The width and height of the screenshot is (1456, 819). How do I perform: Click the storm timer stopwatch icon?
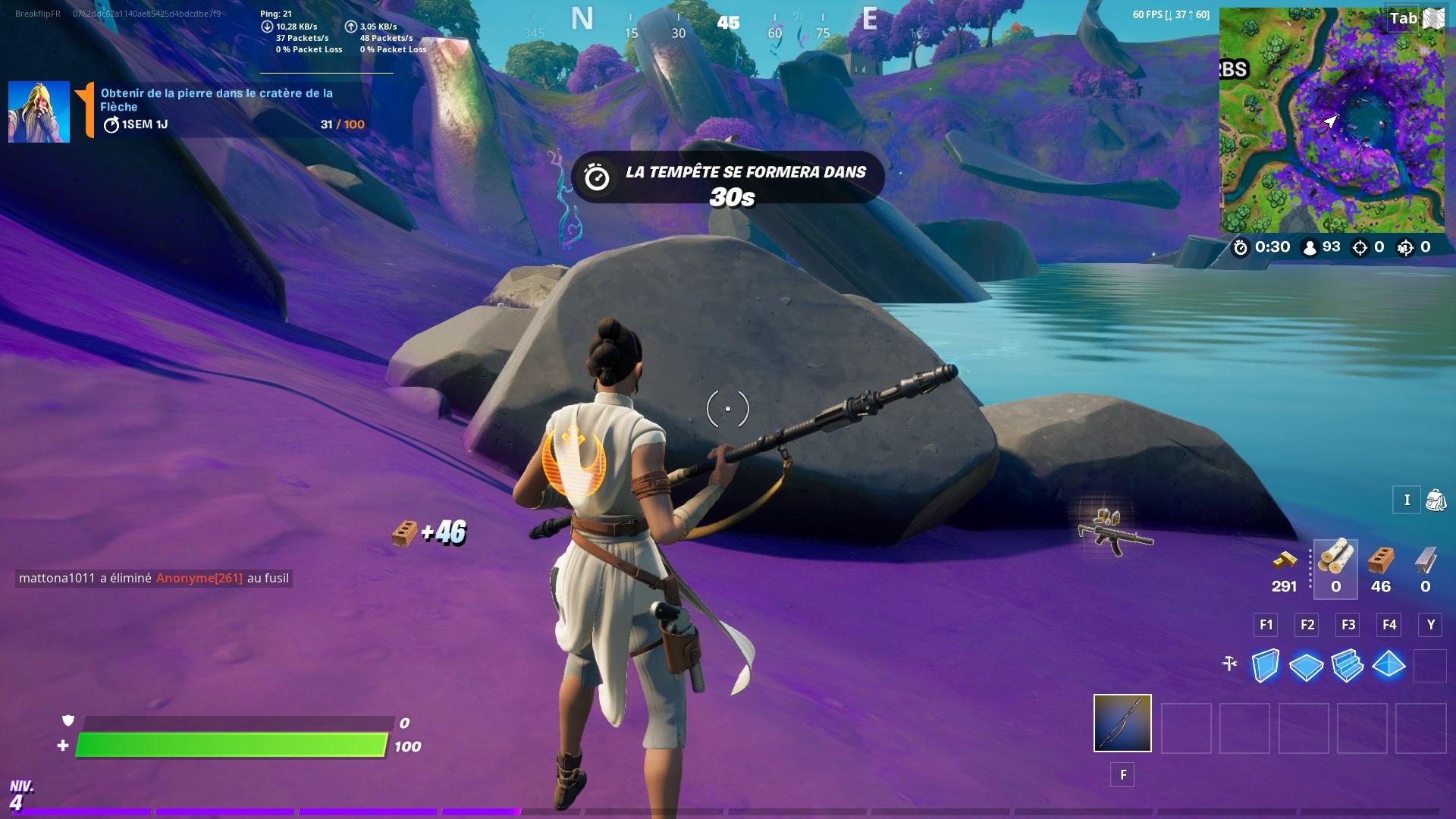coord(1240,248)
